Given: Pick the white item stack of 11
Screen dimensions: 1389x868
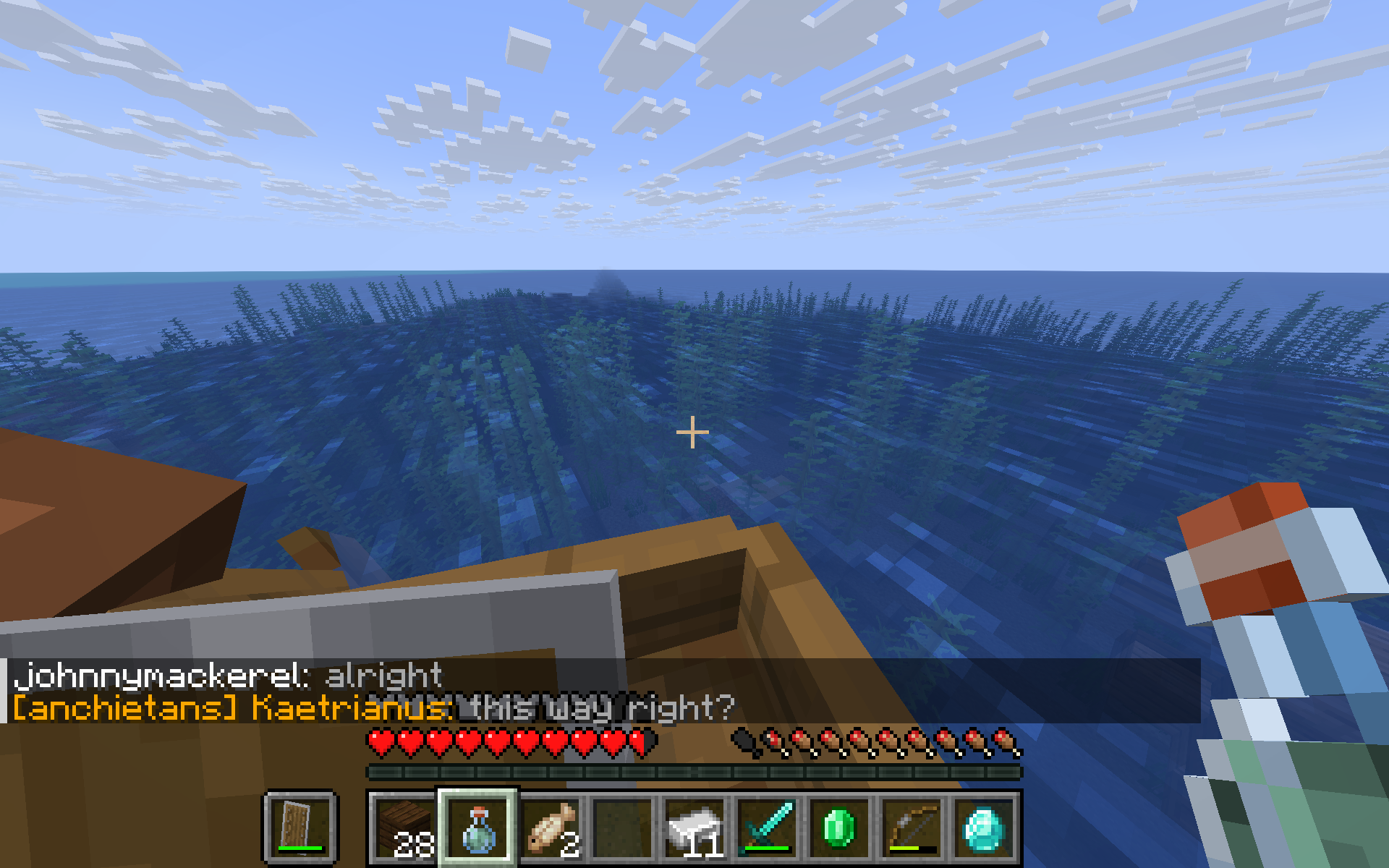Looking at the screenshot, I should click(x=694, y=827).
